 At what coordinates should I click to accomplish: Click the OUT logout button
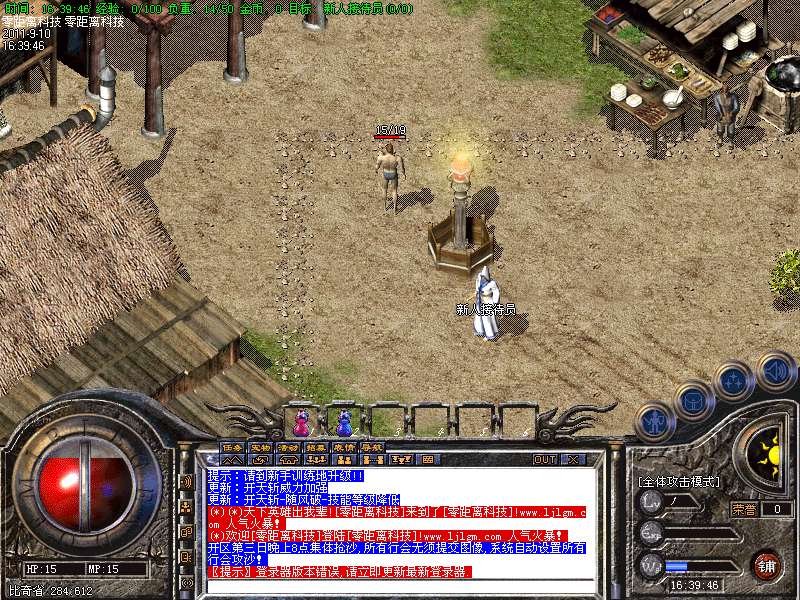coord(544,460)
